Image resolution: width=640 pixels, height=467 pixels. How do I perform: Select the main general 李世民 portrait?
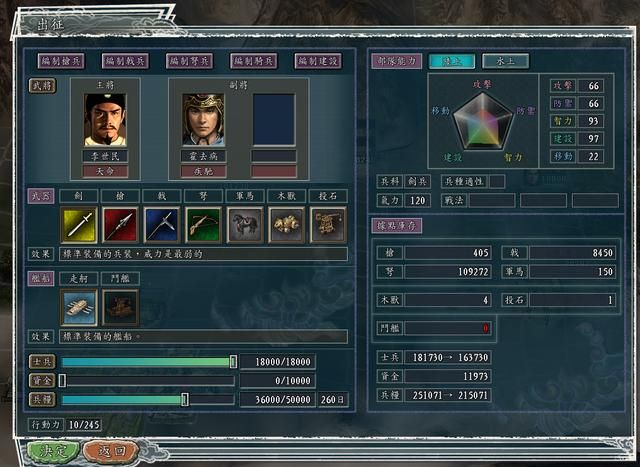click(105, 120)
